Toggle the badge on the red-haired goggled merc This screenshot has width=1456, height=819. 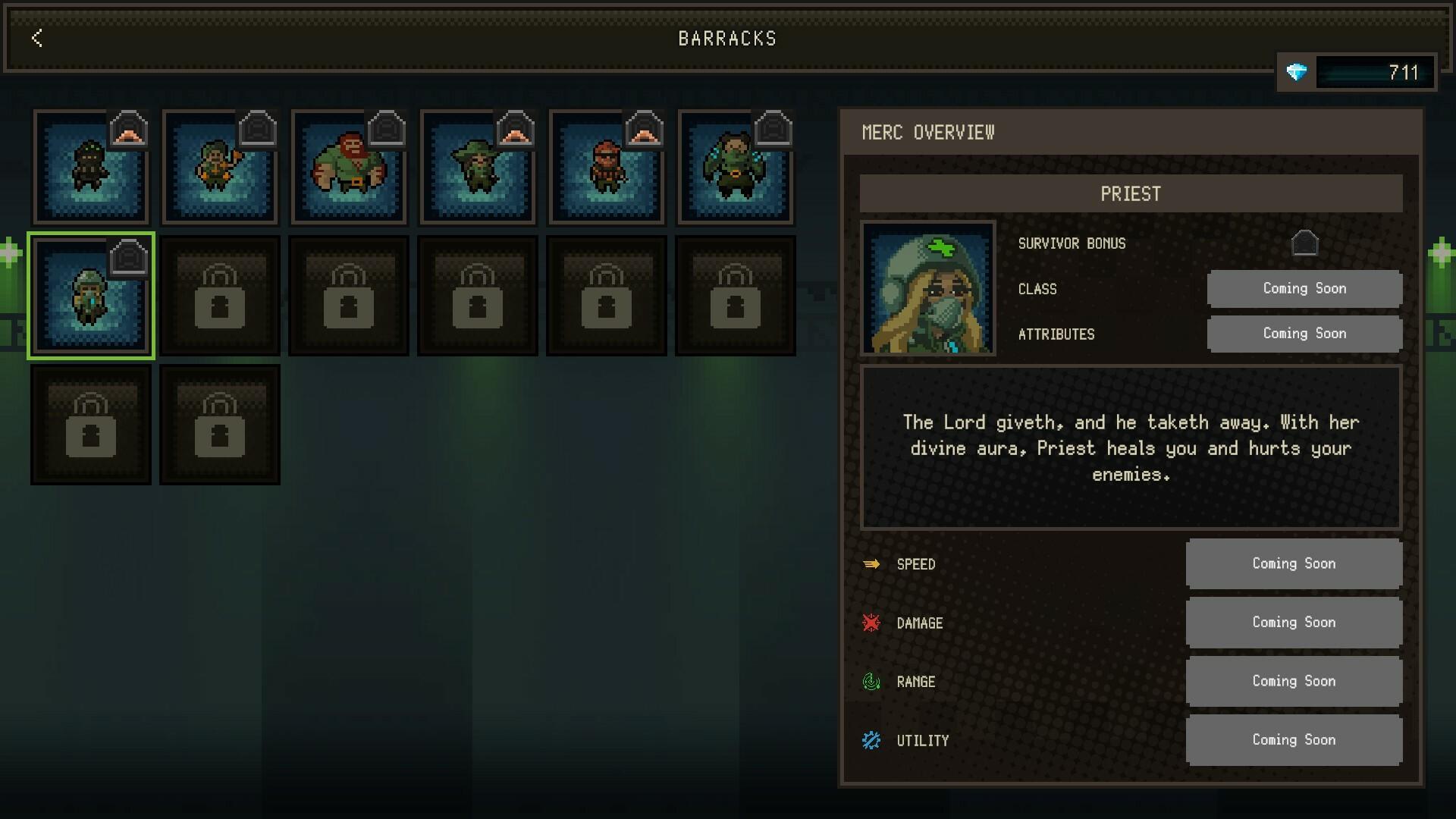(644, 130)
